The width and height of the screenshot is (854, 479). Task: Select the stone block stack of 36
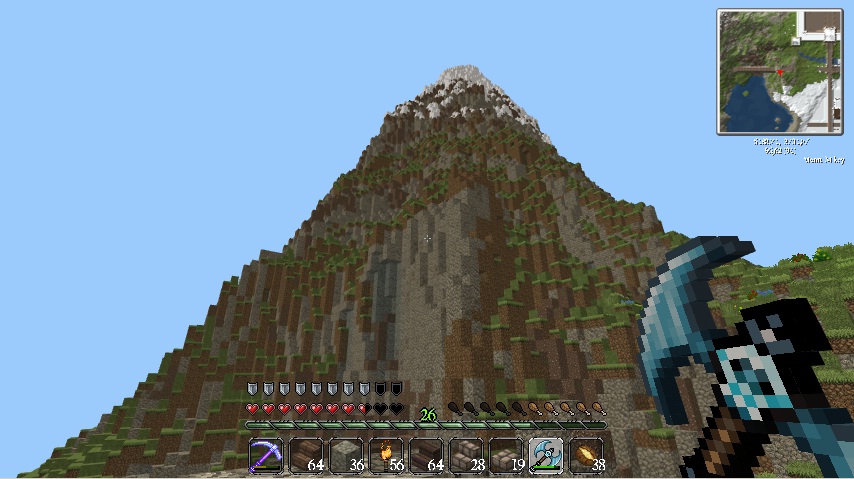click(x=346, y=455)
